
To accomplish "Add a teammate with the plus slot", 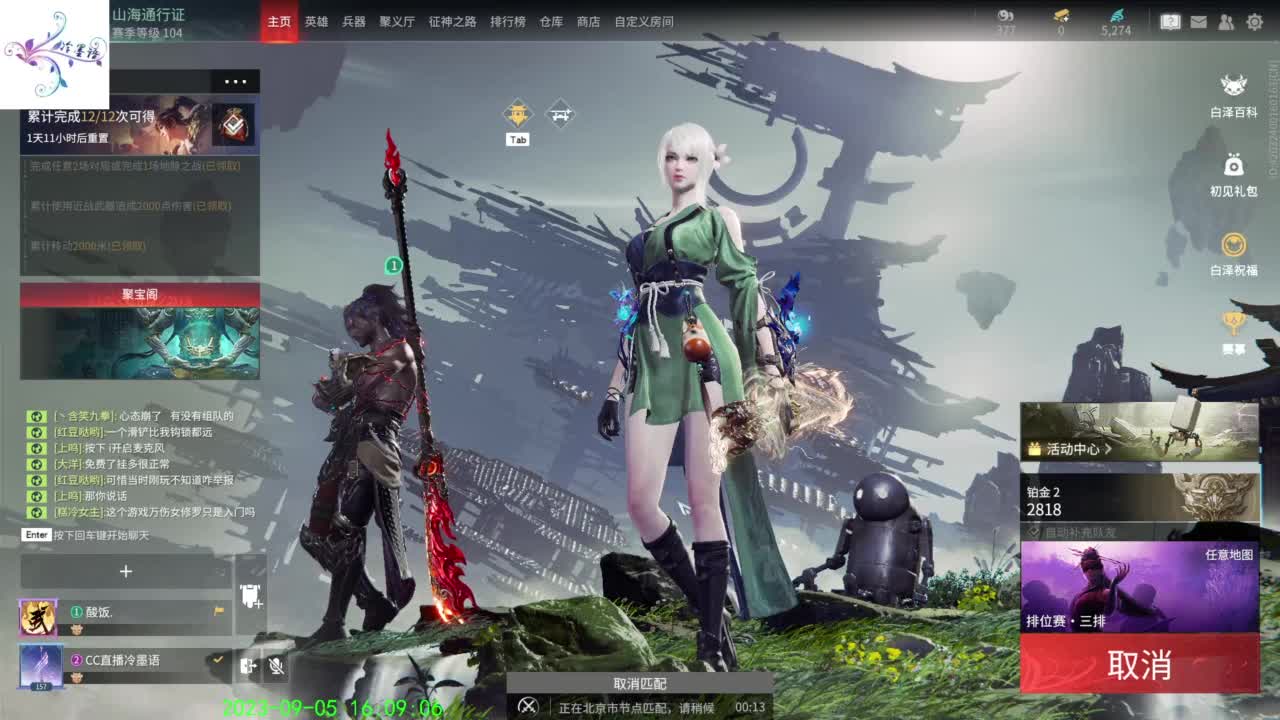I will (125, 572).
